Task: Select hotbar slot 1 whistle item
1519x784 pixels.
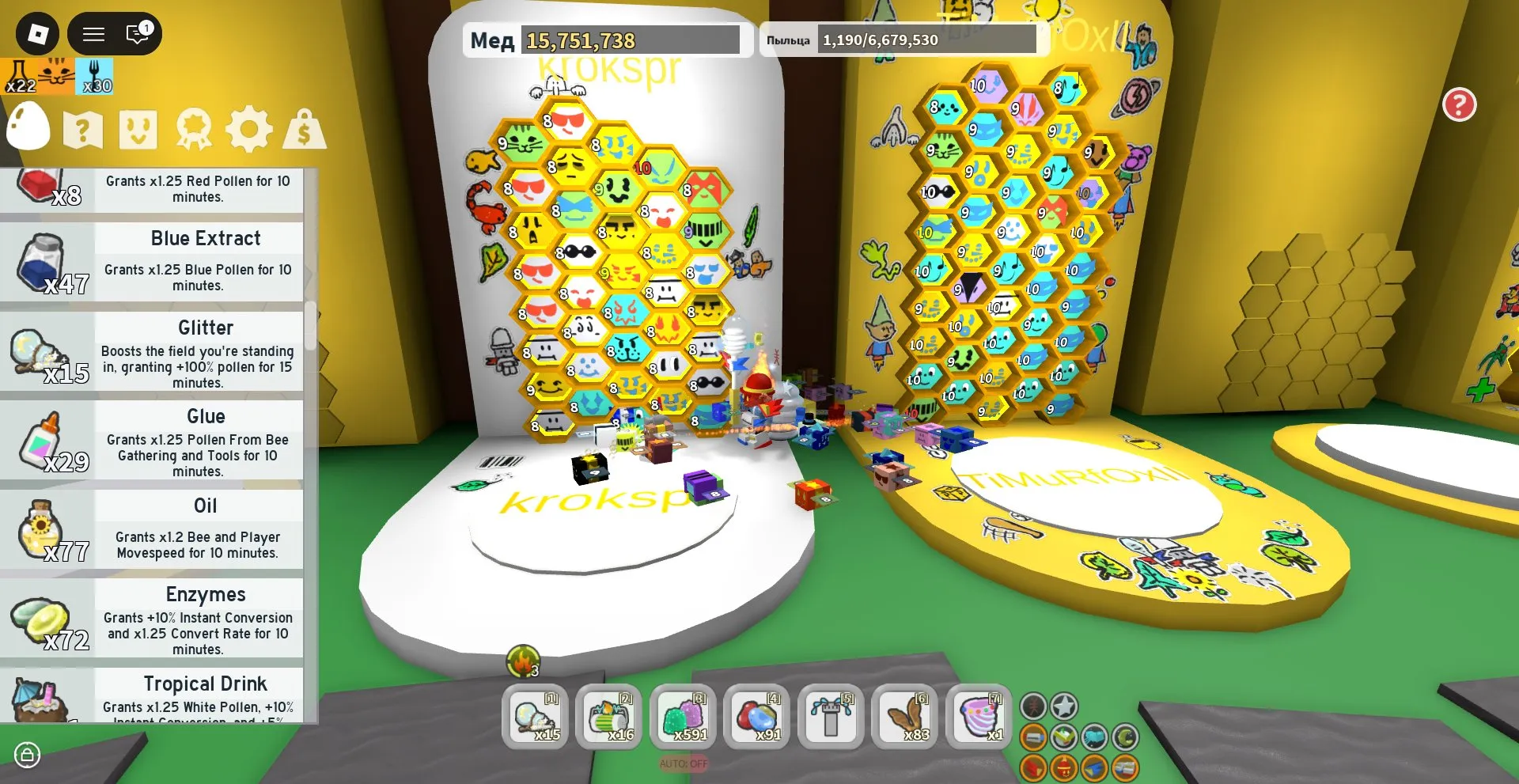Action: click(535, 718)
